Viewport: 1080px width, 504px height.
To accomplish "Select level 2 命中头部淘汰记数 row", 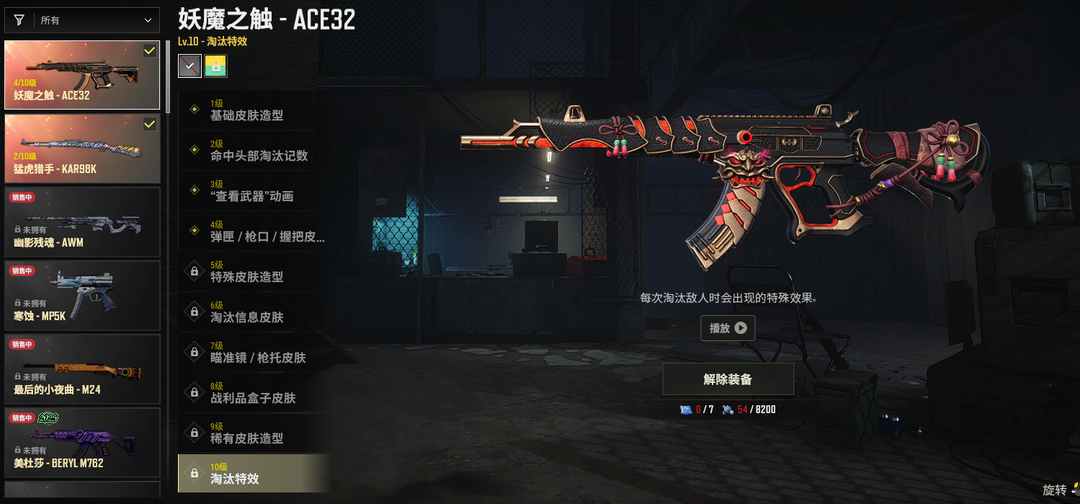I will pyautogui.click(x=255, y=150).
